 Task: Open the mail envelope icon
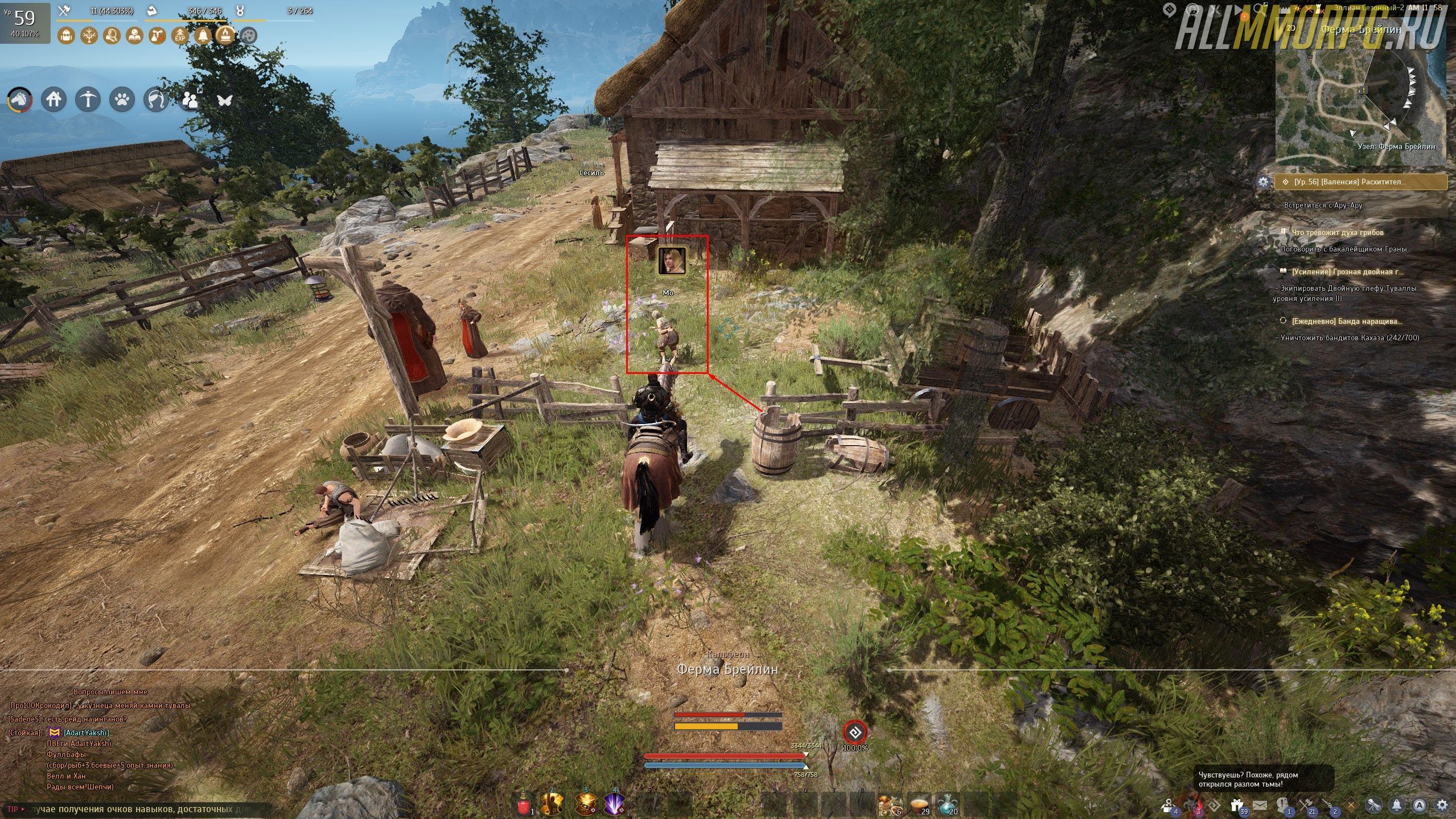pyautogui.click(x=1259, y=805)
